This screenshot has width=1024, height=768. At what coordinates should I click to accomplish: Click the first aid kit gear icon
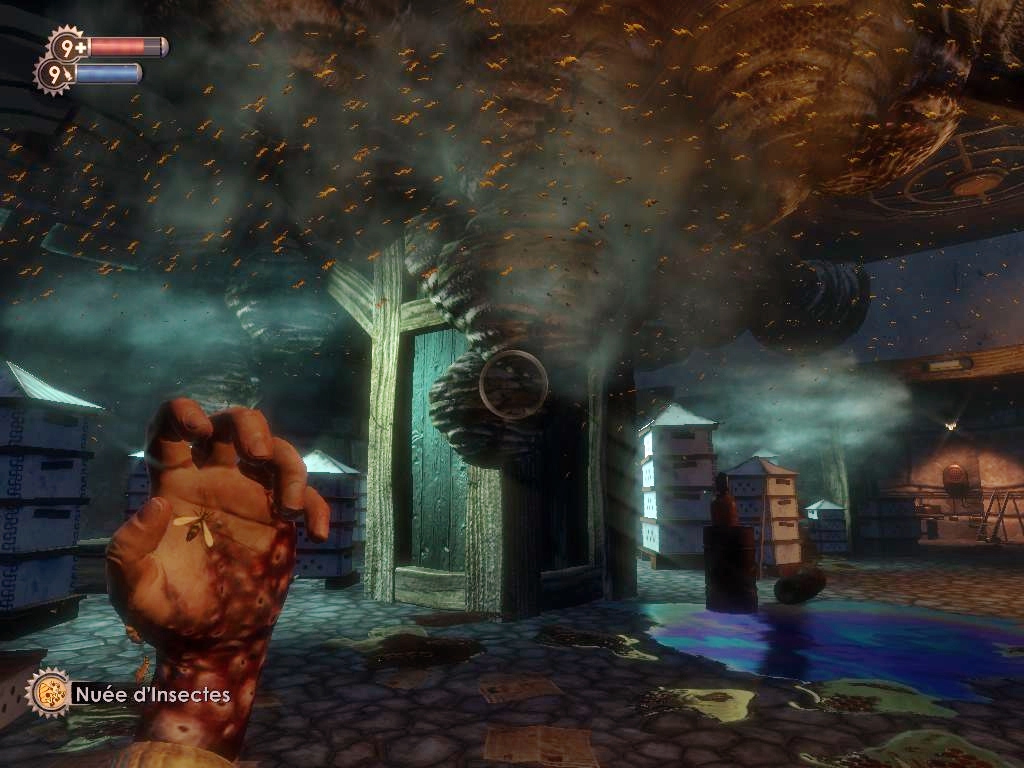point(68,46)
